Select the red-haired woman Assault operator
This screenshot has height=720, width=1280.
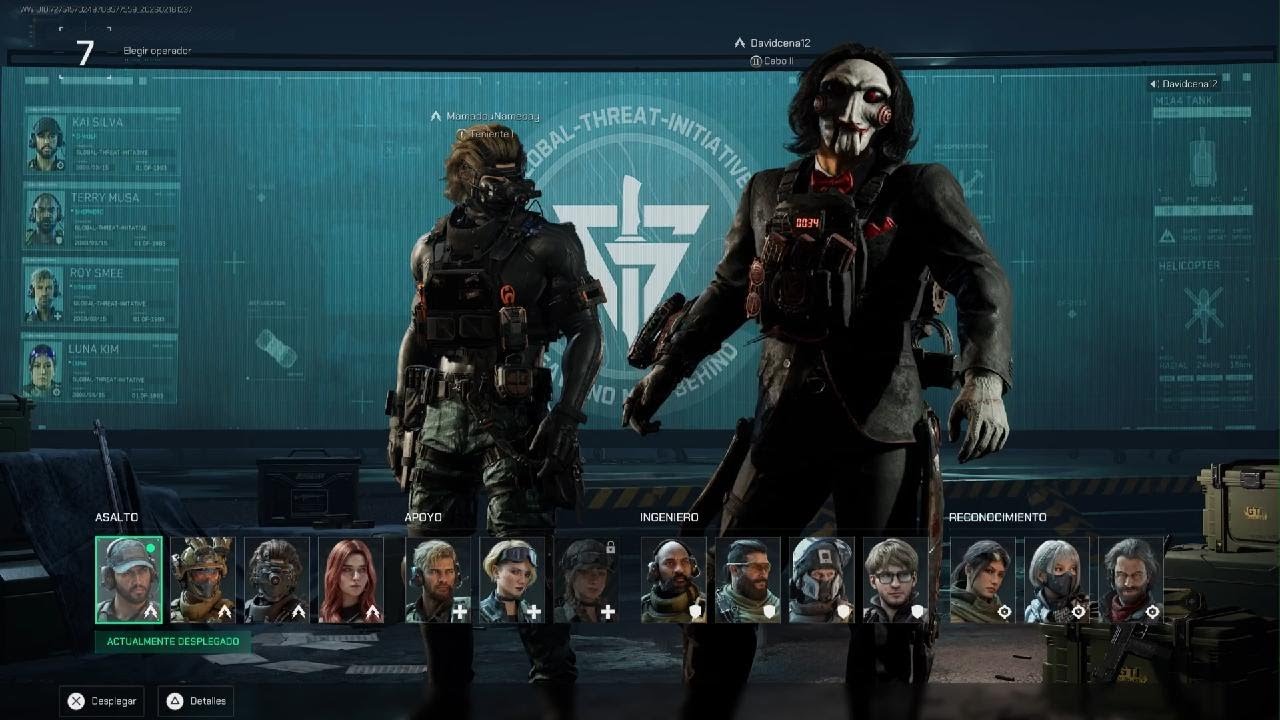(351, 580)
